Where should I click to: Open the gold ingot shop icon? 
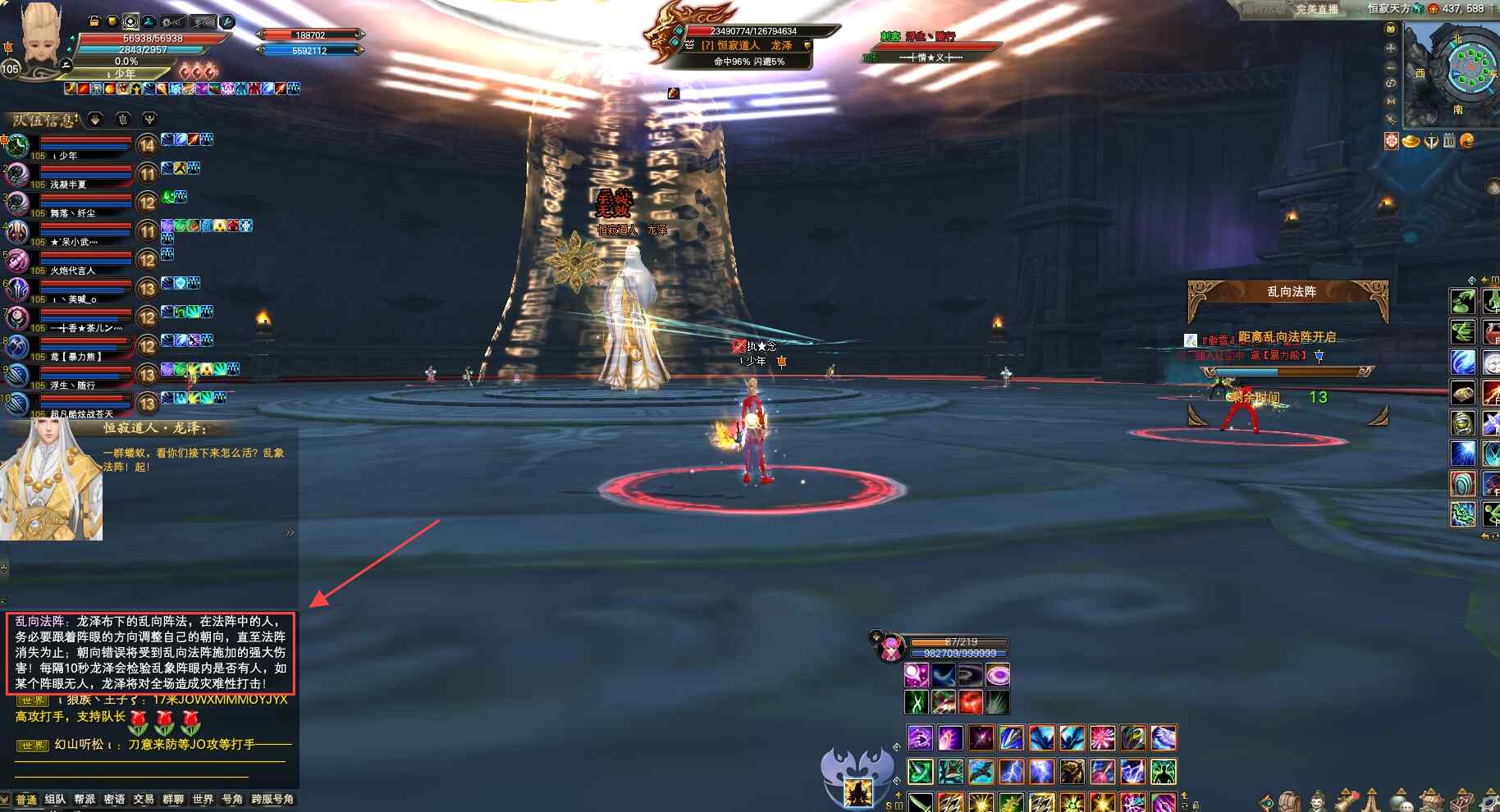[1411, 141]
